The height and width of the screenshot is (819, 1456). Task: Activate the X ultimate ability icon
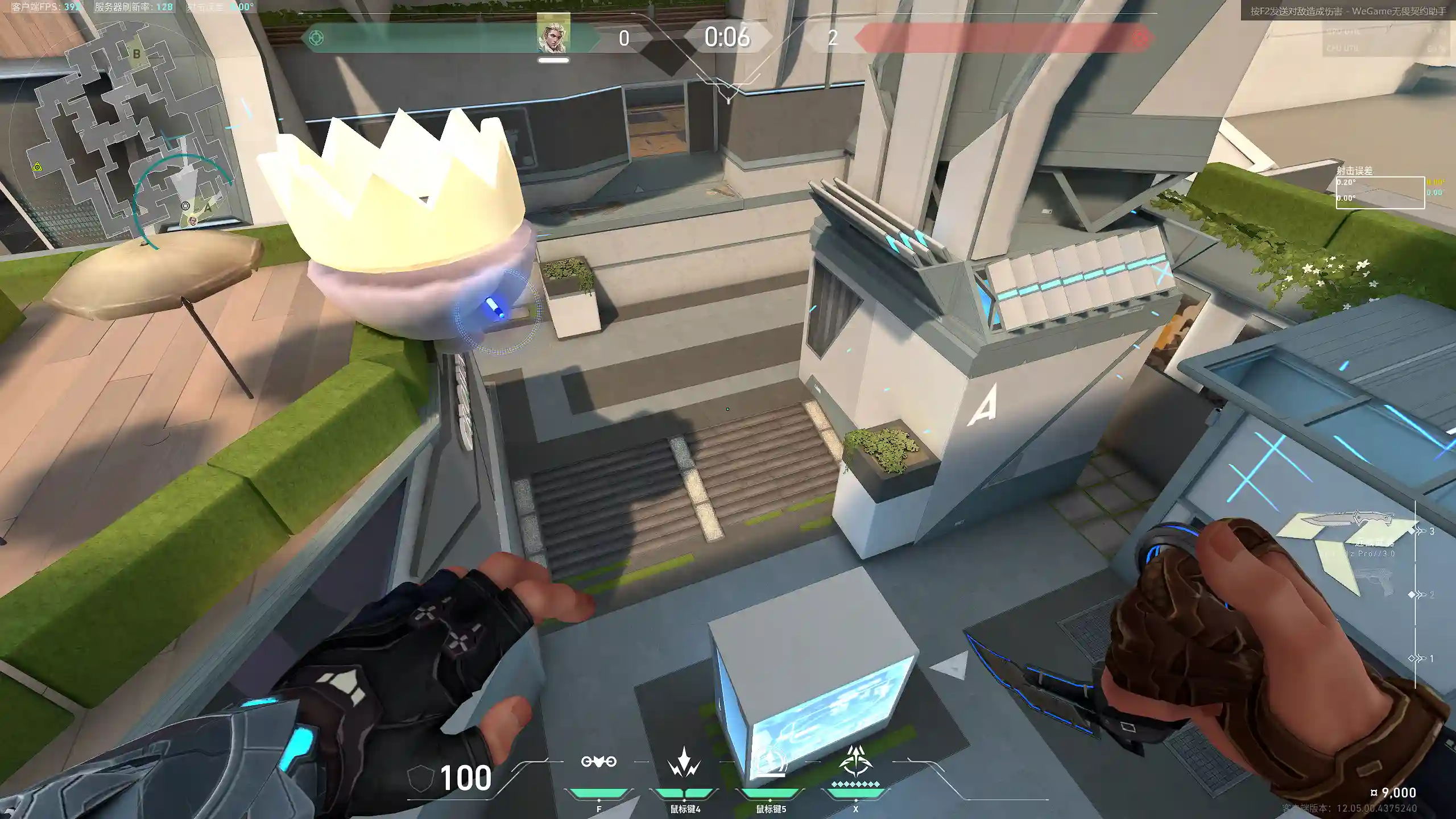[x=855, y=762]
